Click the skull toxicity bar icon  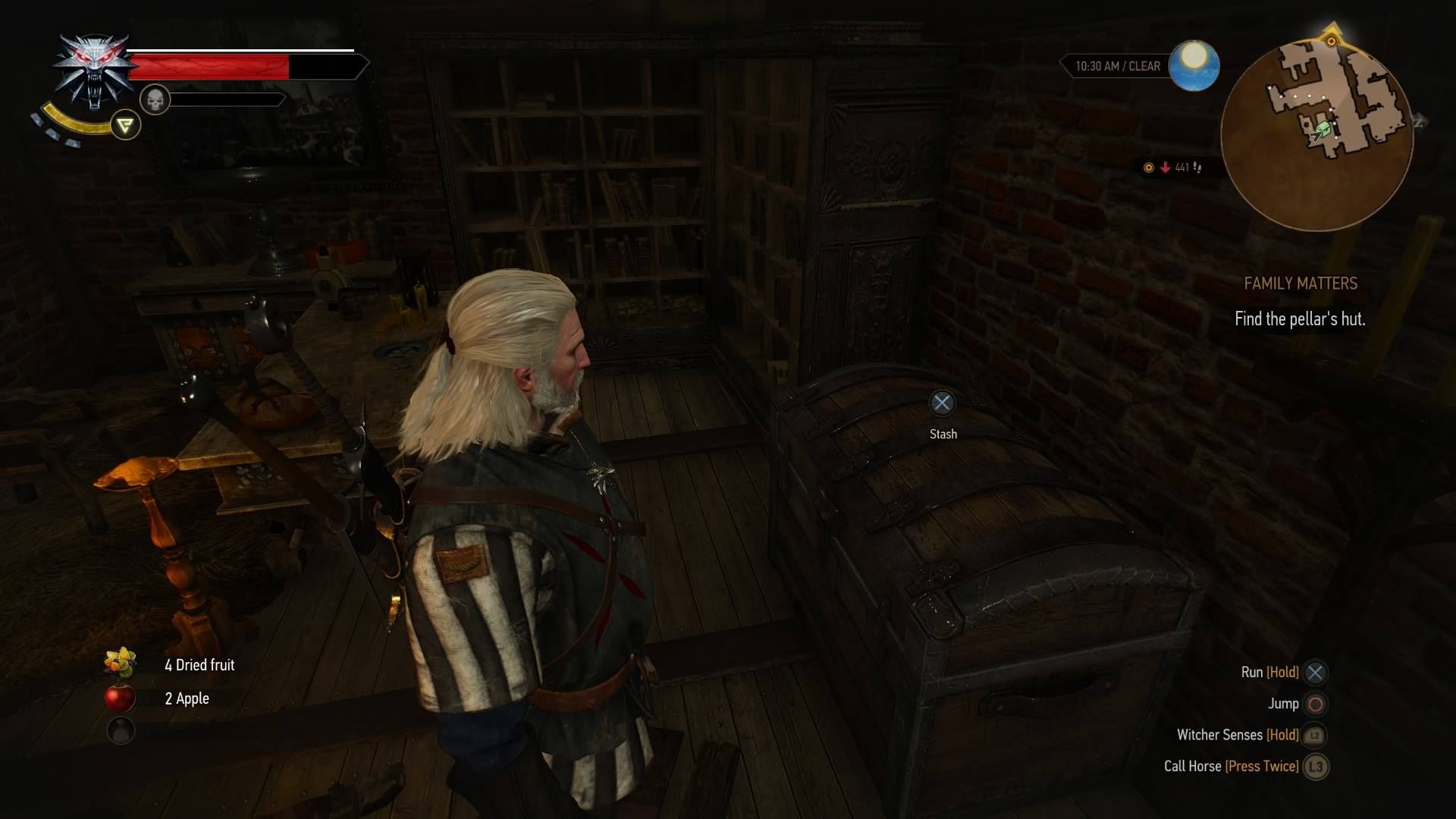(155, 99)
